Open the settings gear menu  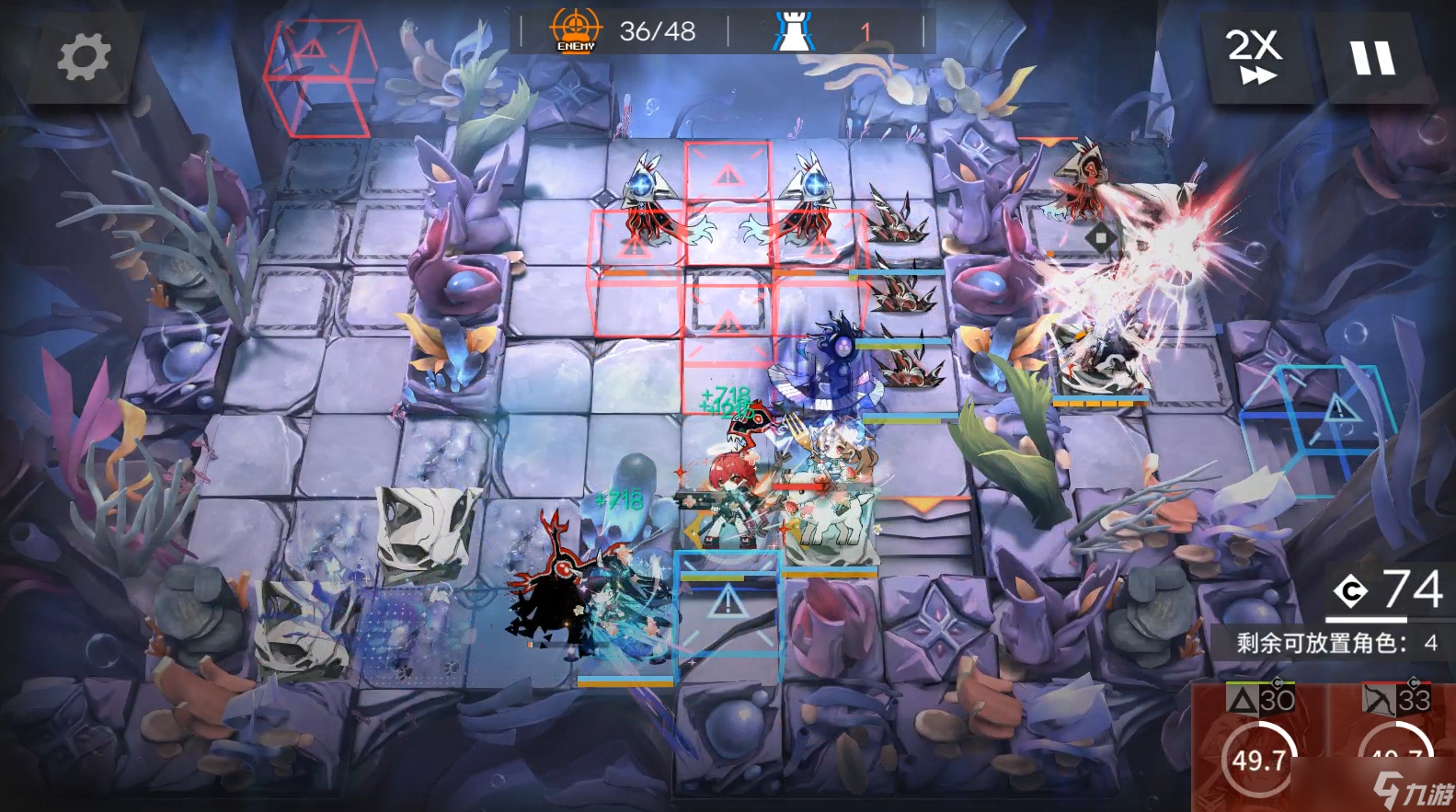[84, 57]
